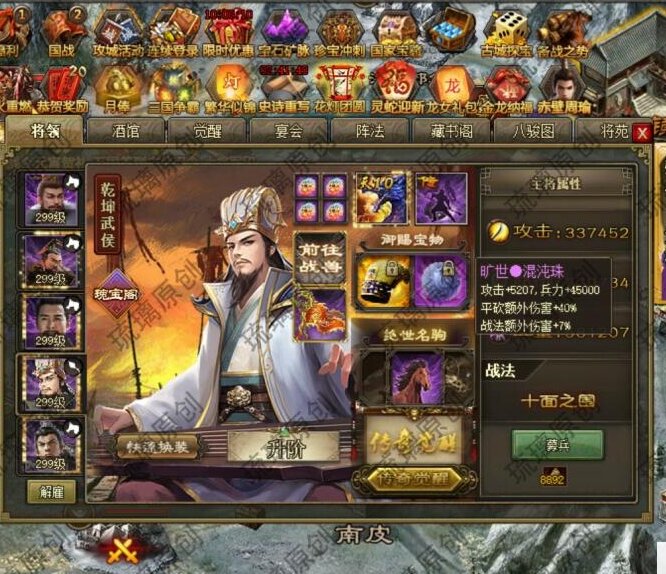Click the green 募兵 recruit button
The width and height of the screenshot is (666, 574).
557,444
